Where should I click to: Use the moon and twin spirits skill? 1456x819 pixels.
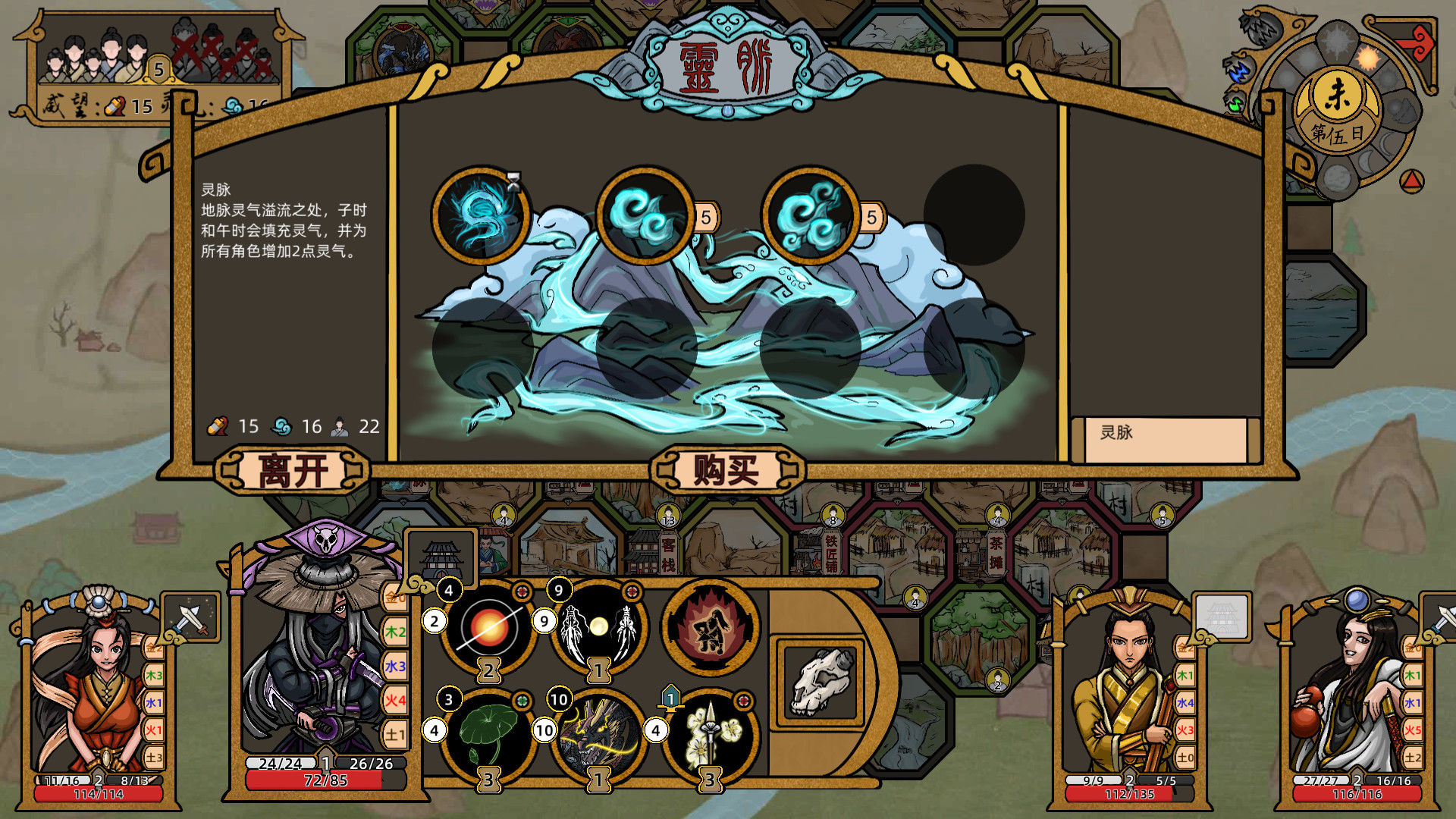[x=599, y=628]
